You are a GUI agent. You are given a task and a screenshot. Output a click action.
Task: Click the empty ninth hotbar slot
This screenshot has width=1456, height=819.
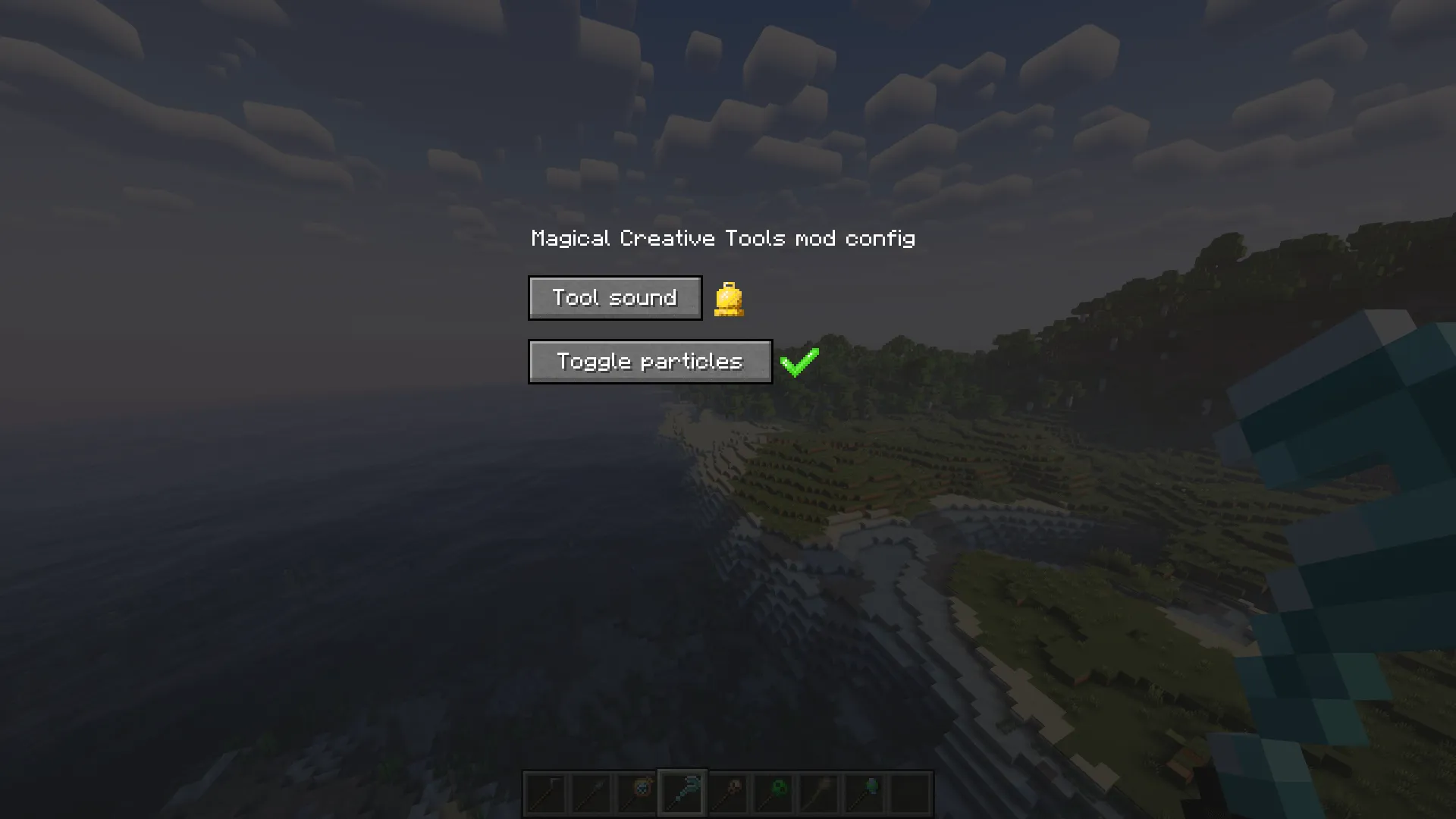click(x=908, y=791)
